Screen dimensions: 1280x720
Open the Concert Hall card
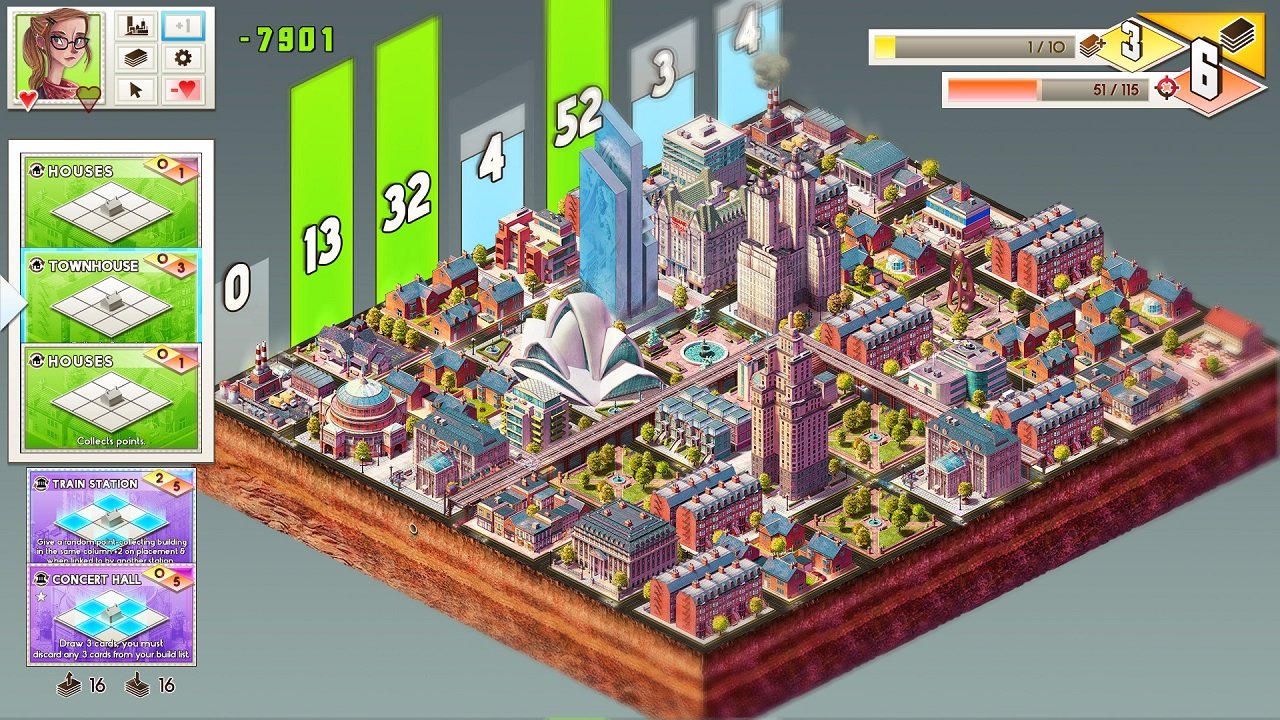[110, 610]
